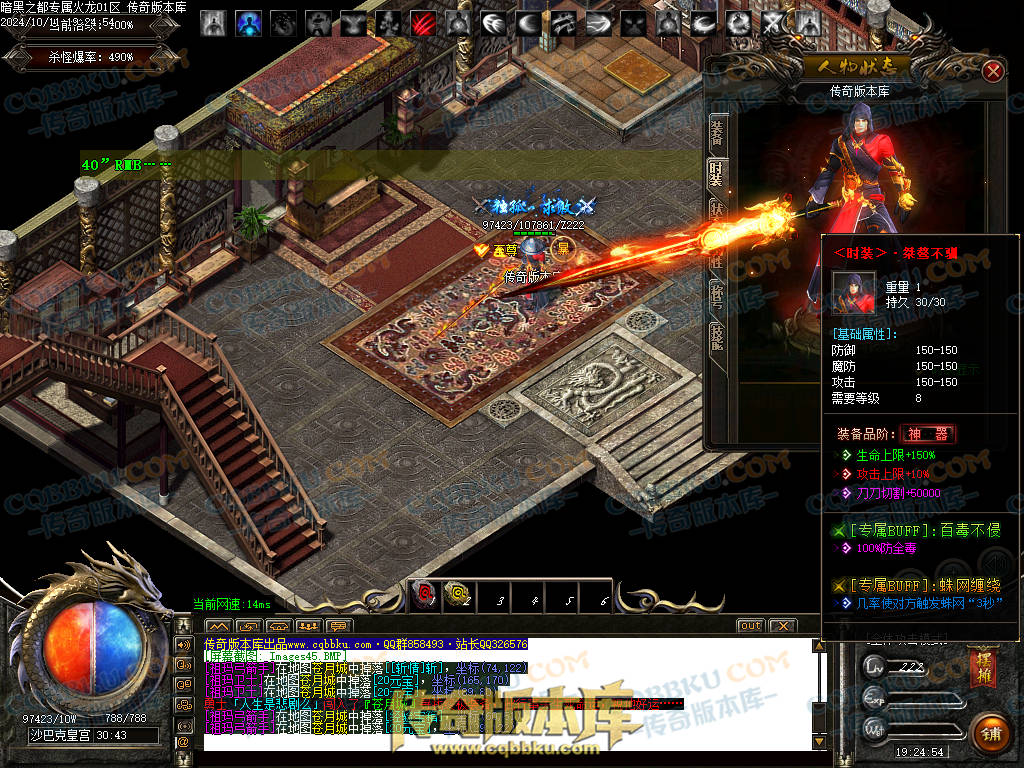The width and height of the screenshot is (1024, 768).
Task: Use the crescent moon skill icon
Action: point(527,22)
